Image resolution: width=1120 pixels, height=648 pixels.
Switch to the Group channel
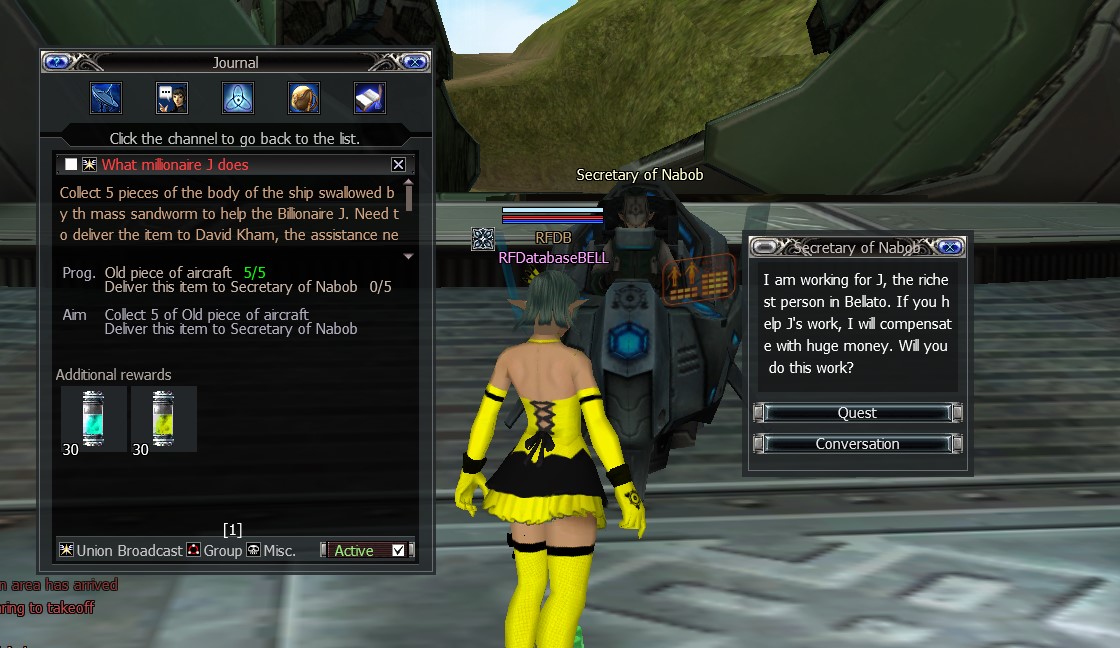tap(215, 551)
